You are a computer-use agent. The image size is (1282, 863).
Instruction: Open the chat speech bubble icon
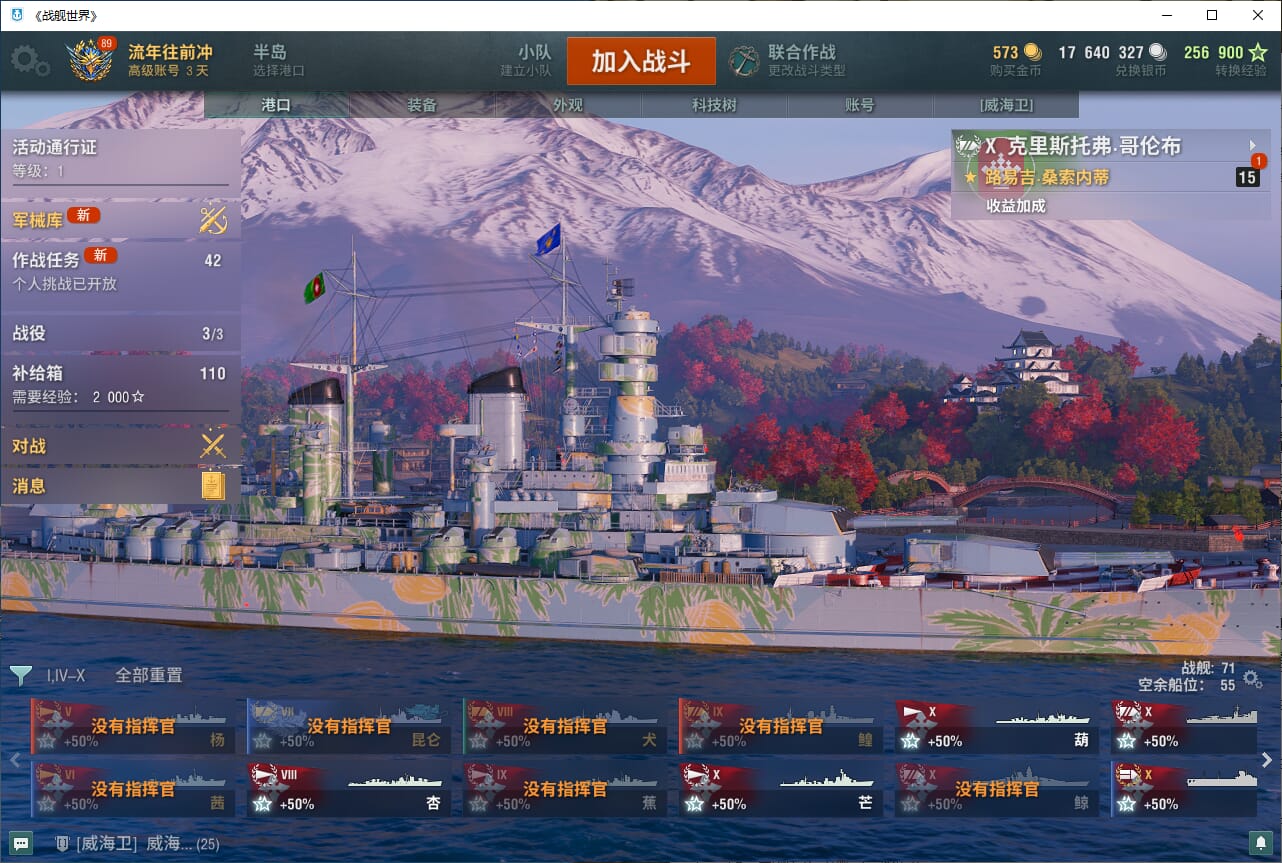21,843
